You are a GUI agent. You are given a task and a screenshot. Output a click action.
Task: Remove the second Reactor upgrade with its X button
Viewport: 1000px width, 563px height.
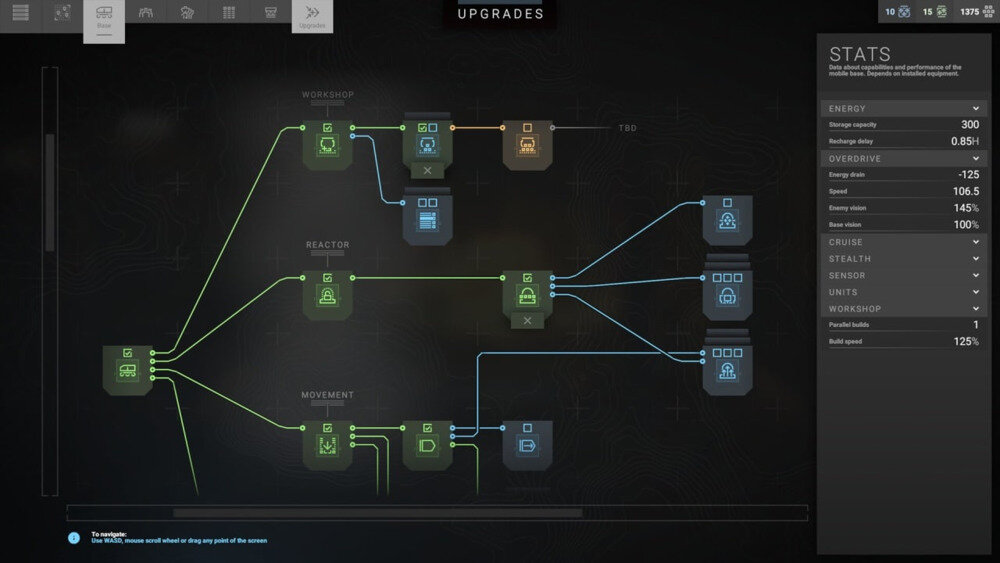(527, 321)
